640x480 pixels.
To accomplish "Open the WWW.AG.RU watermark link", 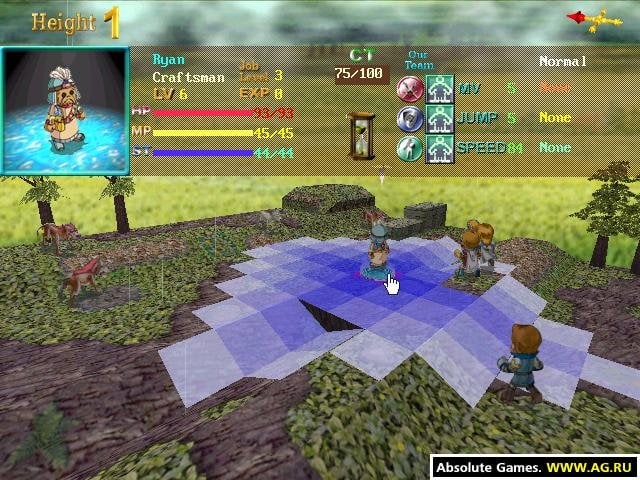I will coord(591,467).
